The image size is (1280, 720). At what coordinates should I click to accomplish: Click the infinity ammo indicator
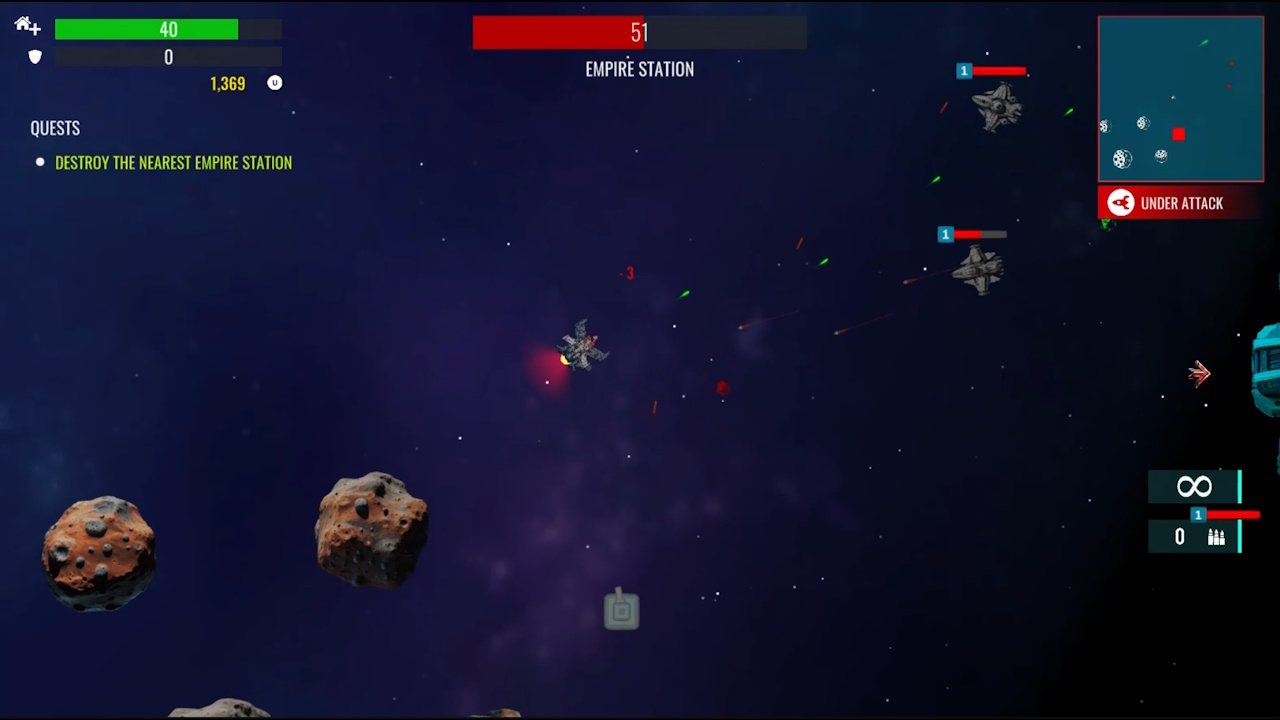1194,487
